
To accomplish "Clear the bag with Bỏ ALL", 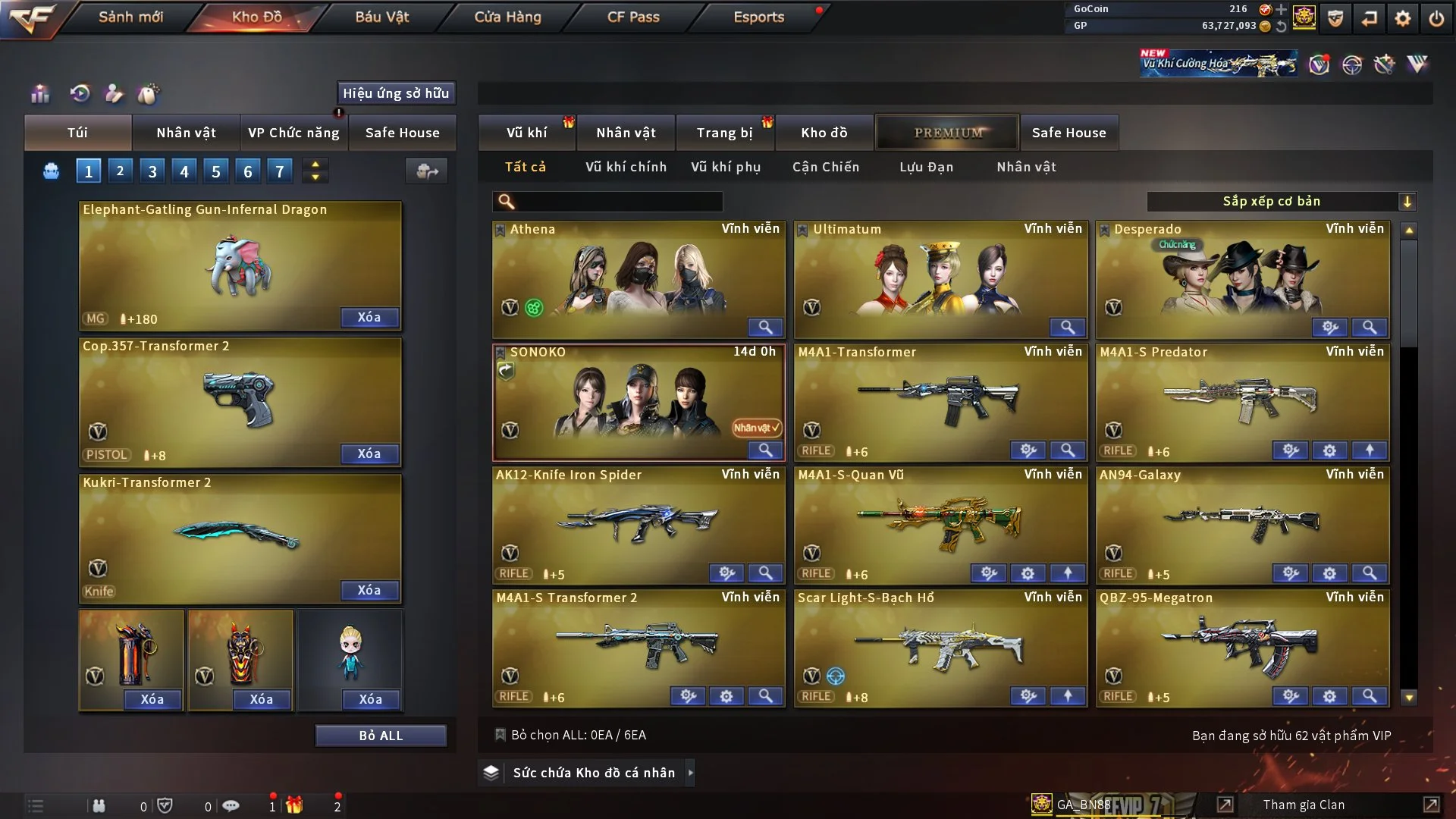I will (x=381, y=736).
